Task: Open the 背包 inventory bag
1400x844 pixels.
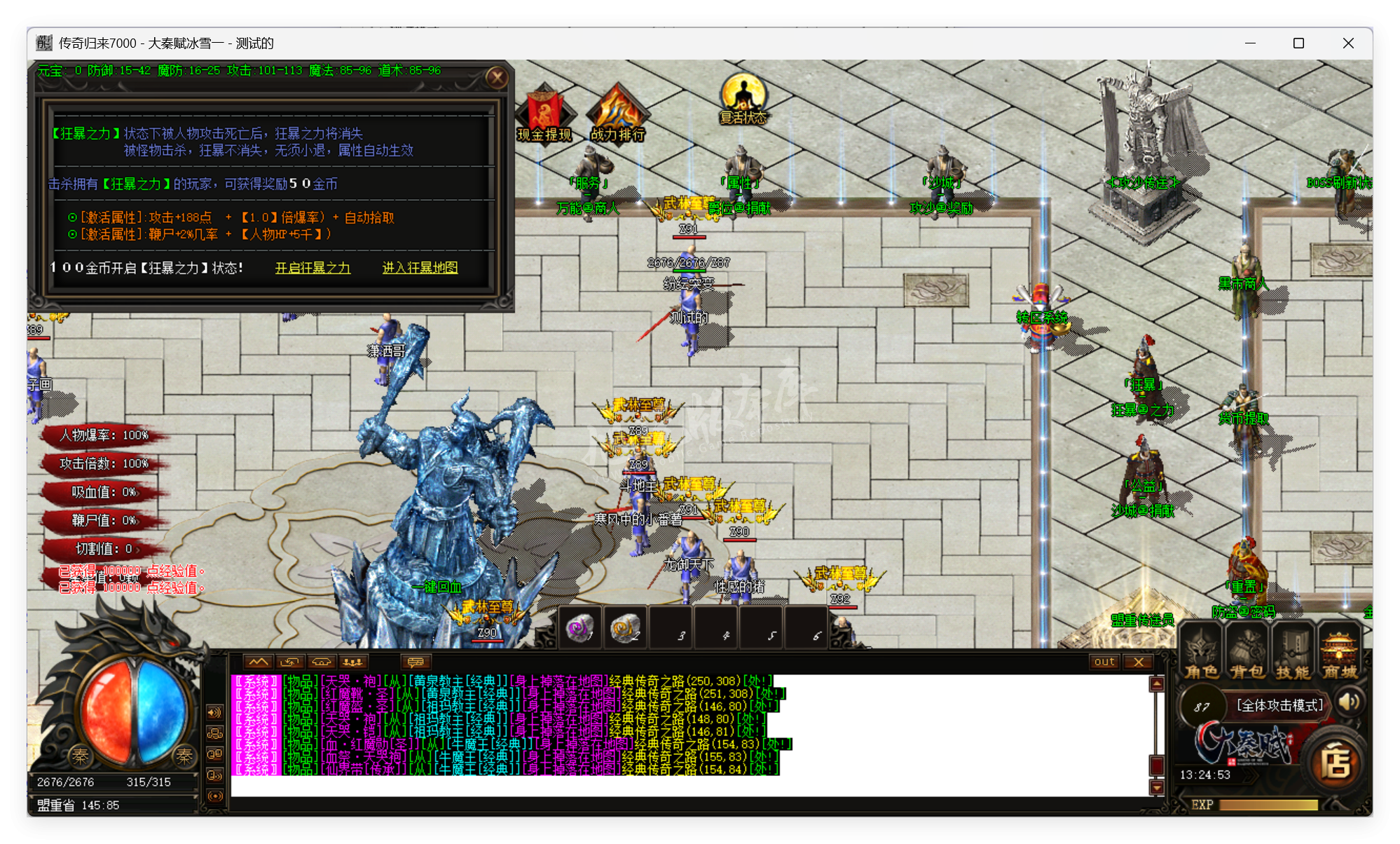Action: point(1247,652)
